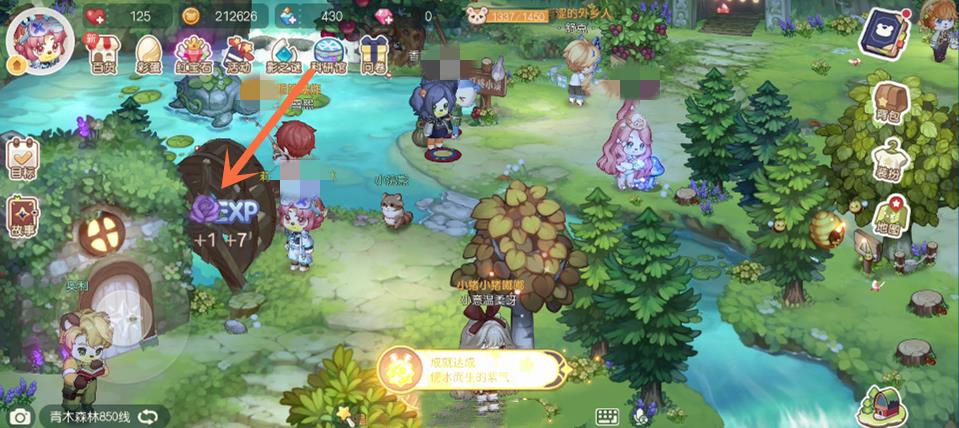Screen dimensions: 959x428
Task: Open the 目标 goals checklist
Action: [22, 159]
